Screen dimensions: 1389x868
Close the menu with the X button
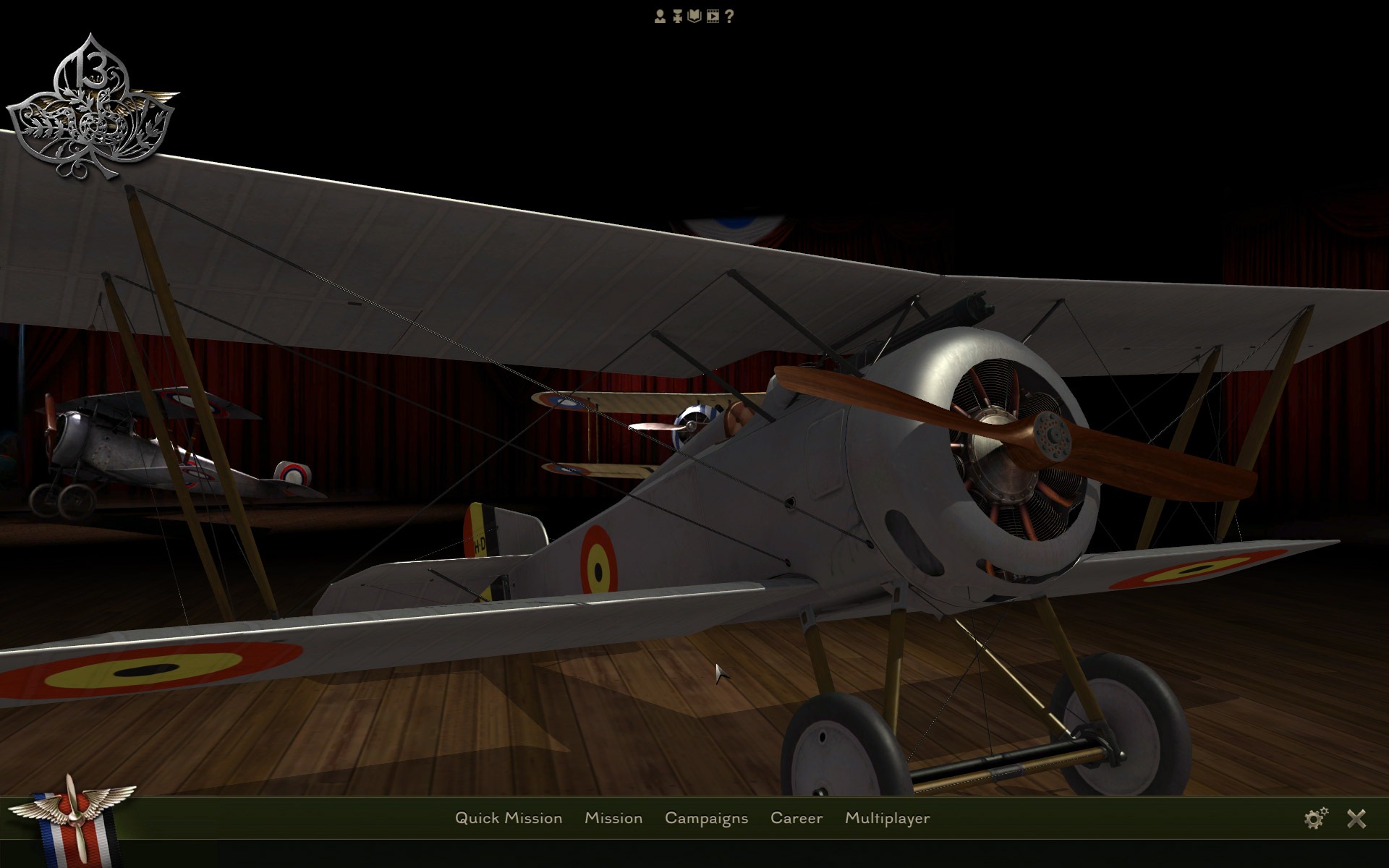pyautogui.click(x=1357, y=818)
